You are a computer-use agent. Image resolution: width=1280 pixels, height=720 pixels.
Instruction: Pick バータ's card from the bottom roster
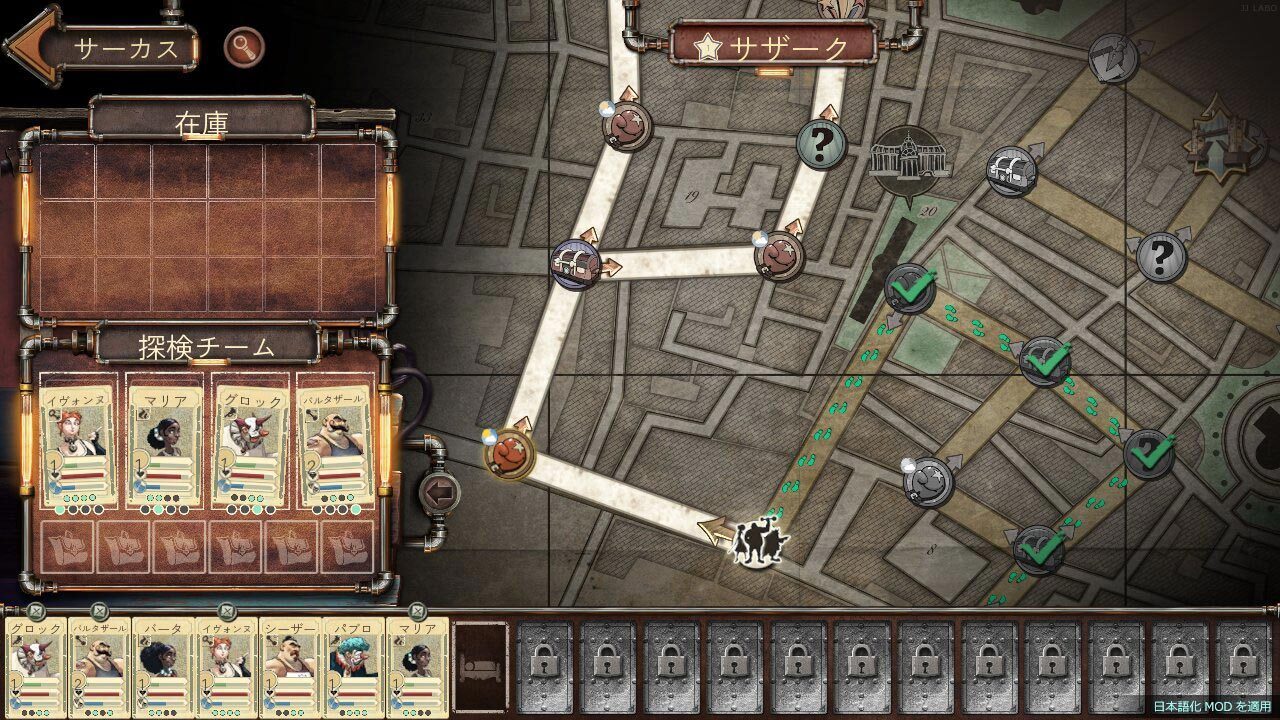point(162,667)
